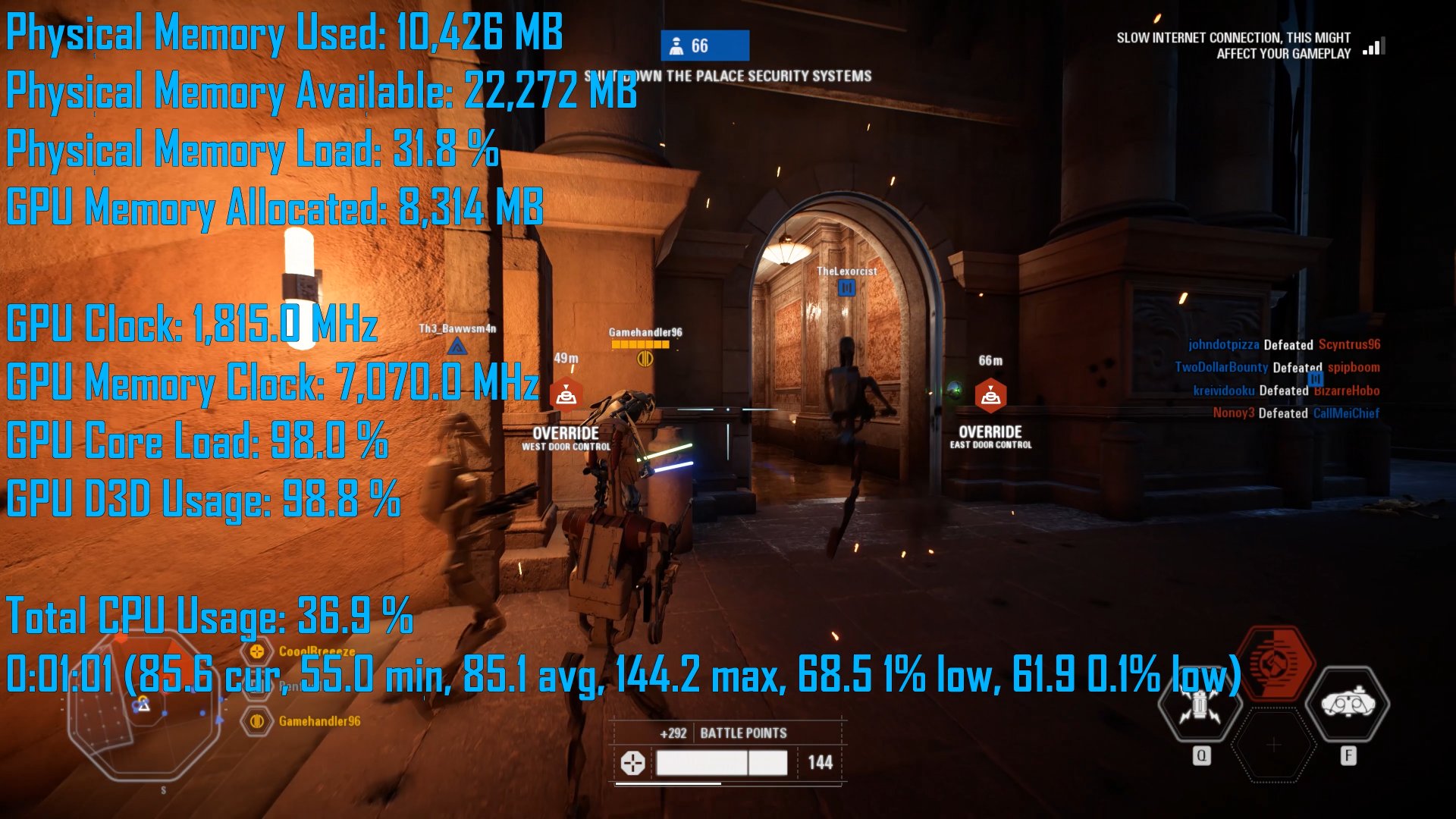The height and width of the screenshot is (819, 1456).
Task: Click the blue reinforcement counter showing 66
Action: [704, 46]
